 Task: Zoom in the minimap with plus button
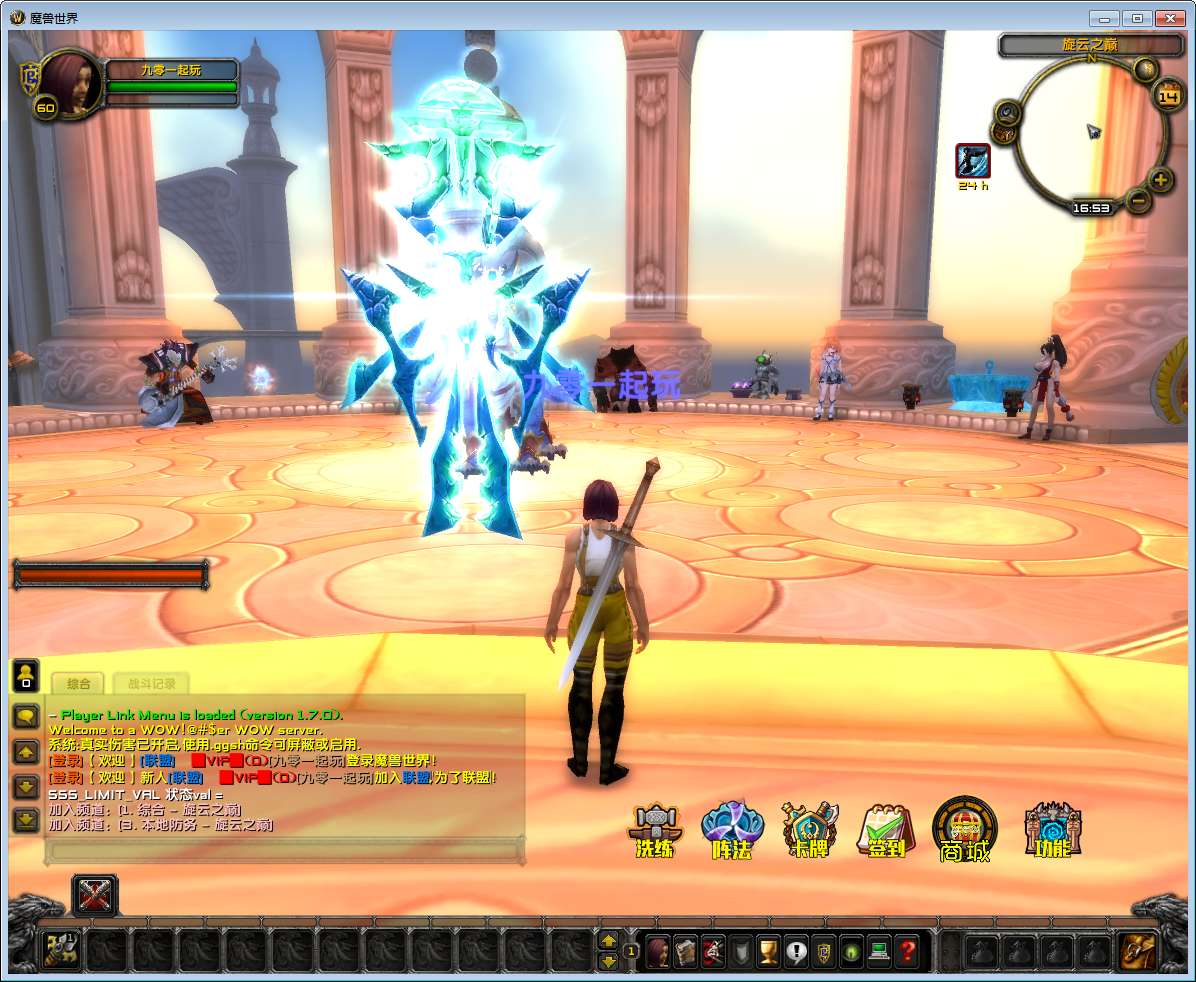(1160, 181)
